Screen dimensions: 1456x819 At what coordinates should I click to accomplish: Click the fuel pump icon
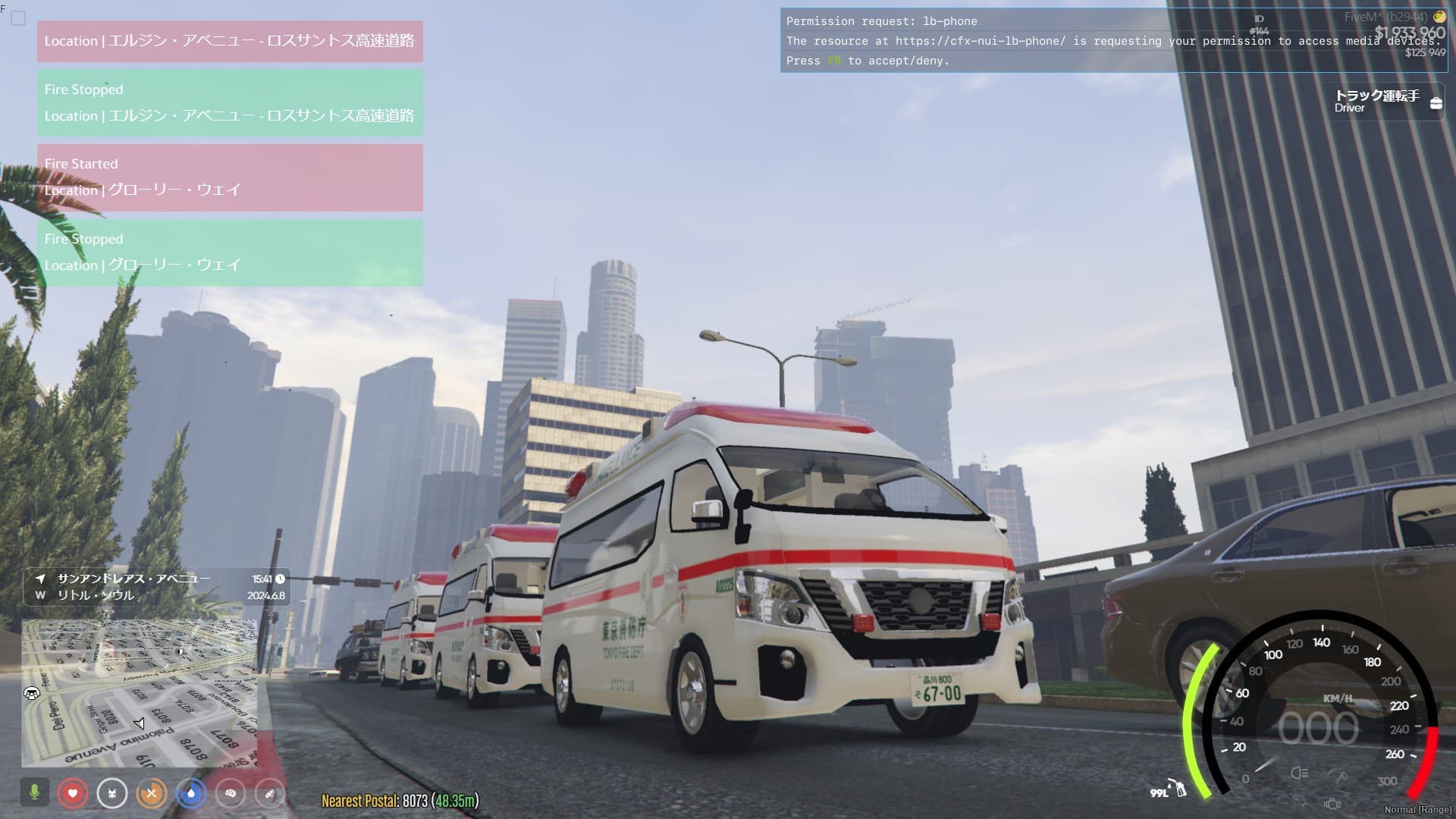(x=1178, y=788)
